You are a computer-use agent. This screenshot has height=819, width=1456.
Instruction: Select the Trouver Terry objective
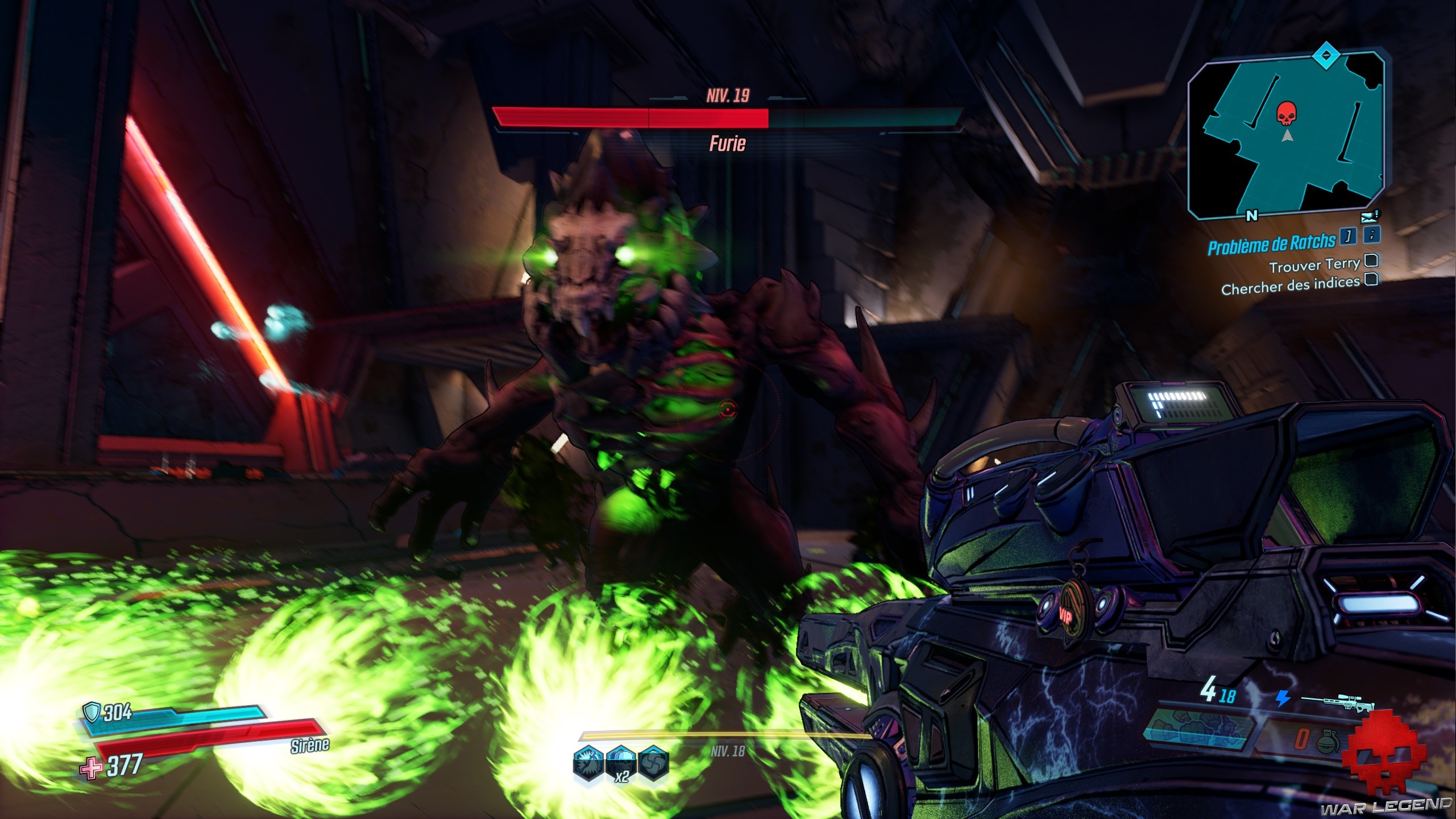point(1314,265)
